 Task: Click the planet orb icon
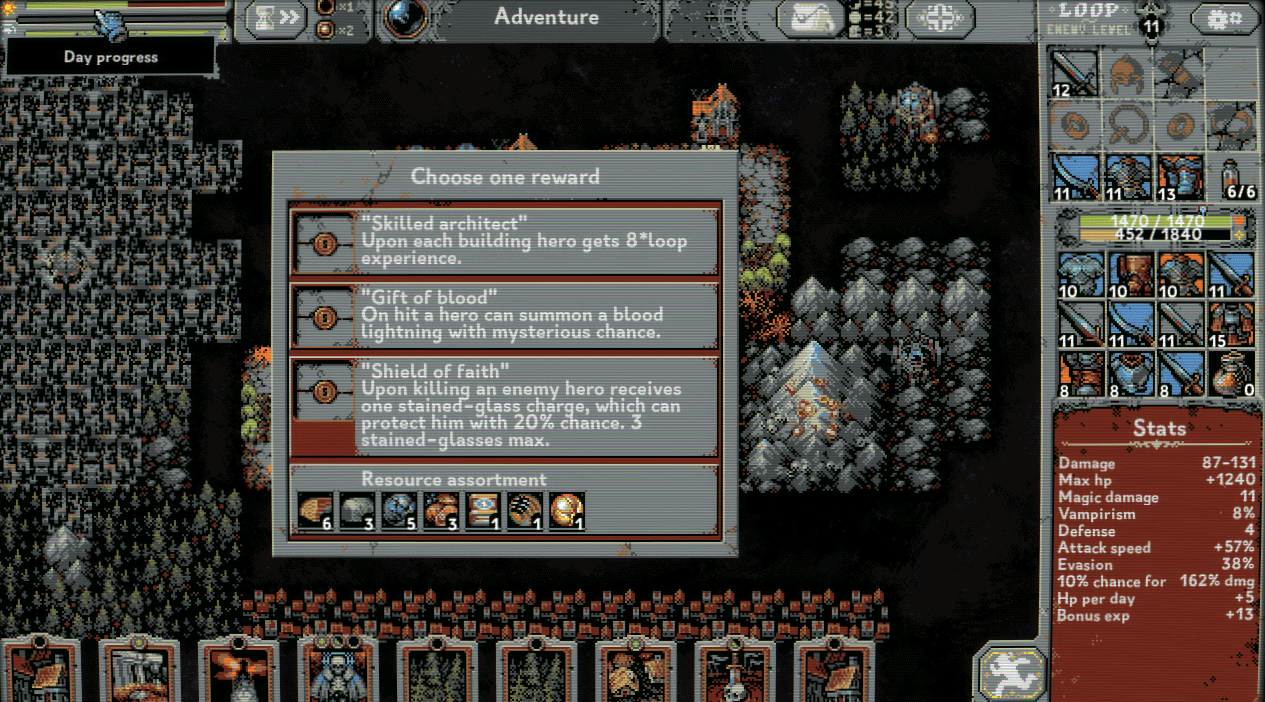(405, 17)
